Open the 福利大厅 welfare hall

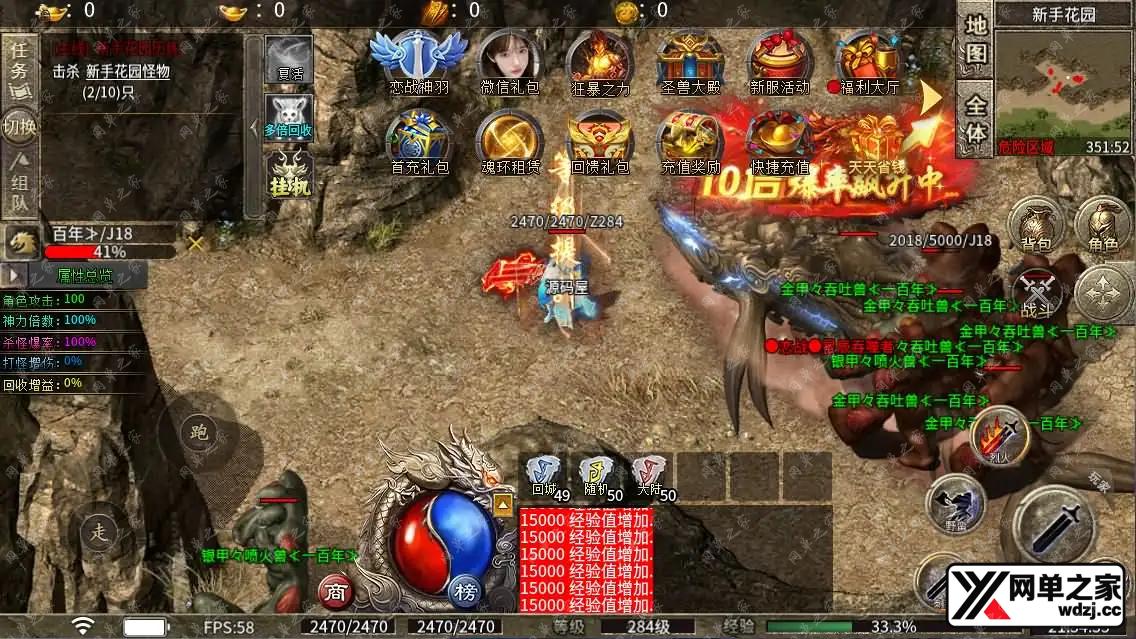coord(868,58)
